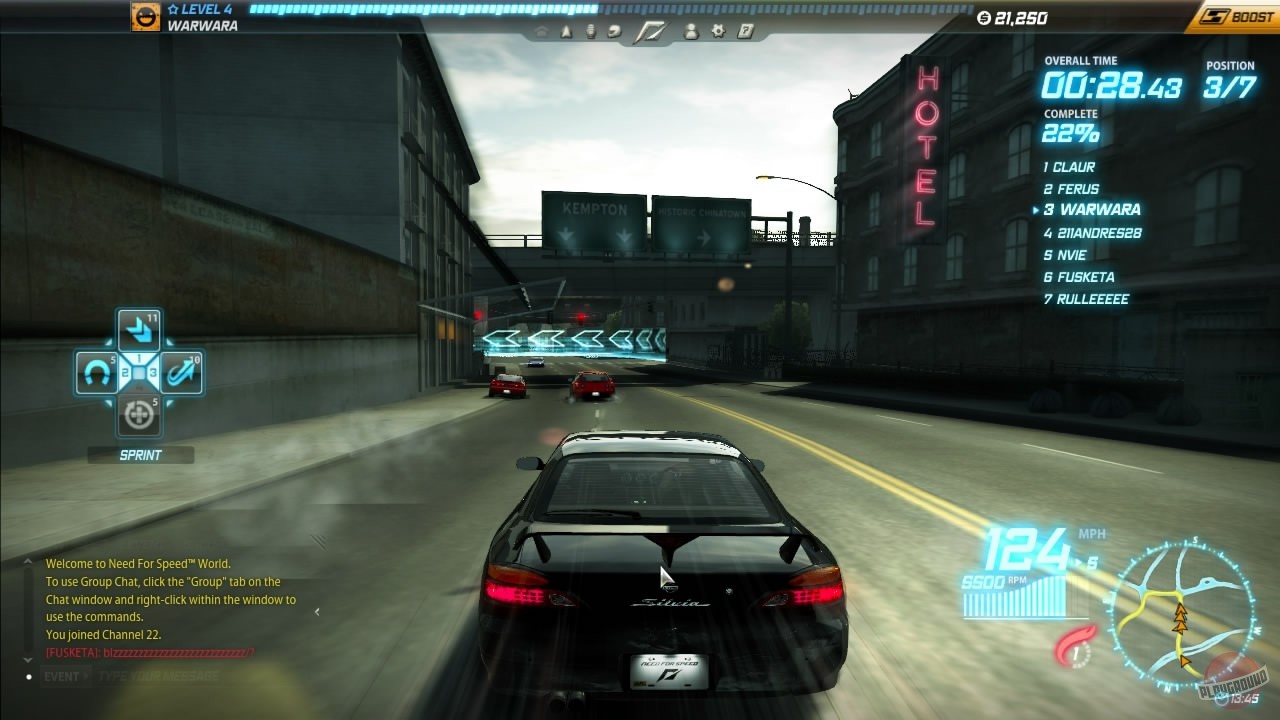
Task: Use the Traffic Magnet power-up
Action: [x=99, y=371]
